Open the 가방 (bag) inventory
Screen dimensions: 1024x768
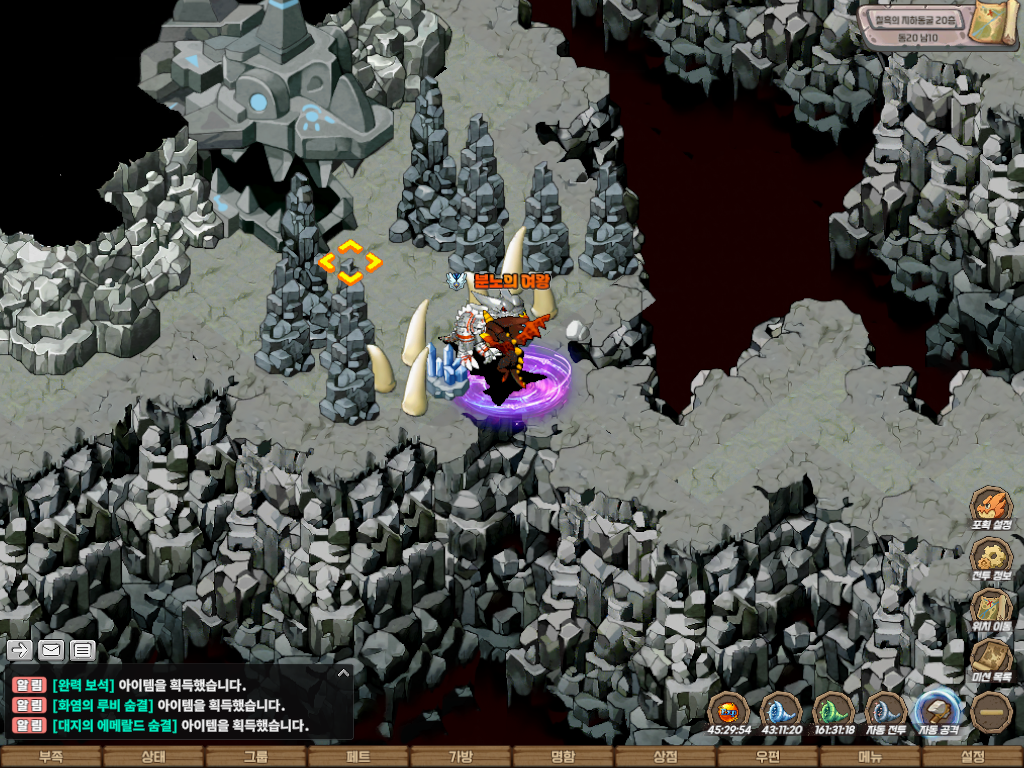click(460, 757)
